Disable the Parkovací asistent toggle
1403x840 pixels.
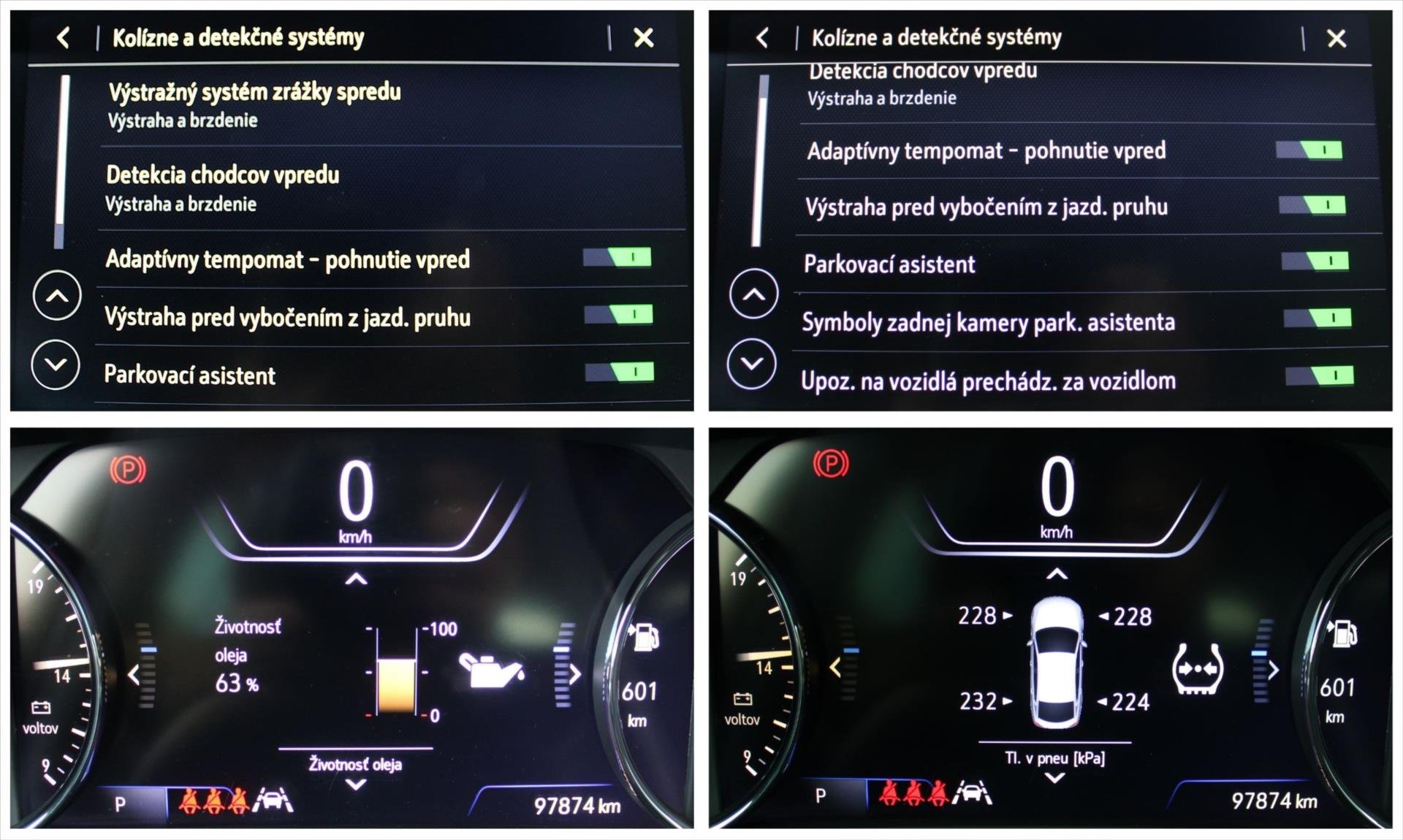click(617, 373)
